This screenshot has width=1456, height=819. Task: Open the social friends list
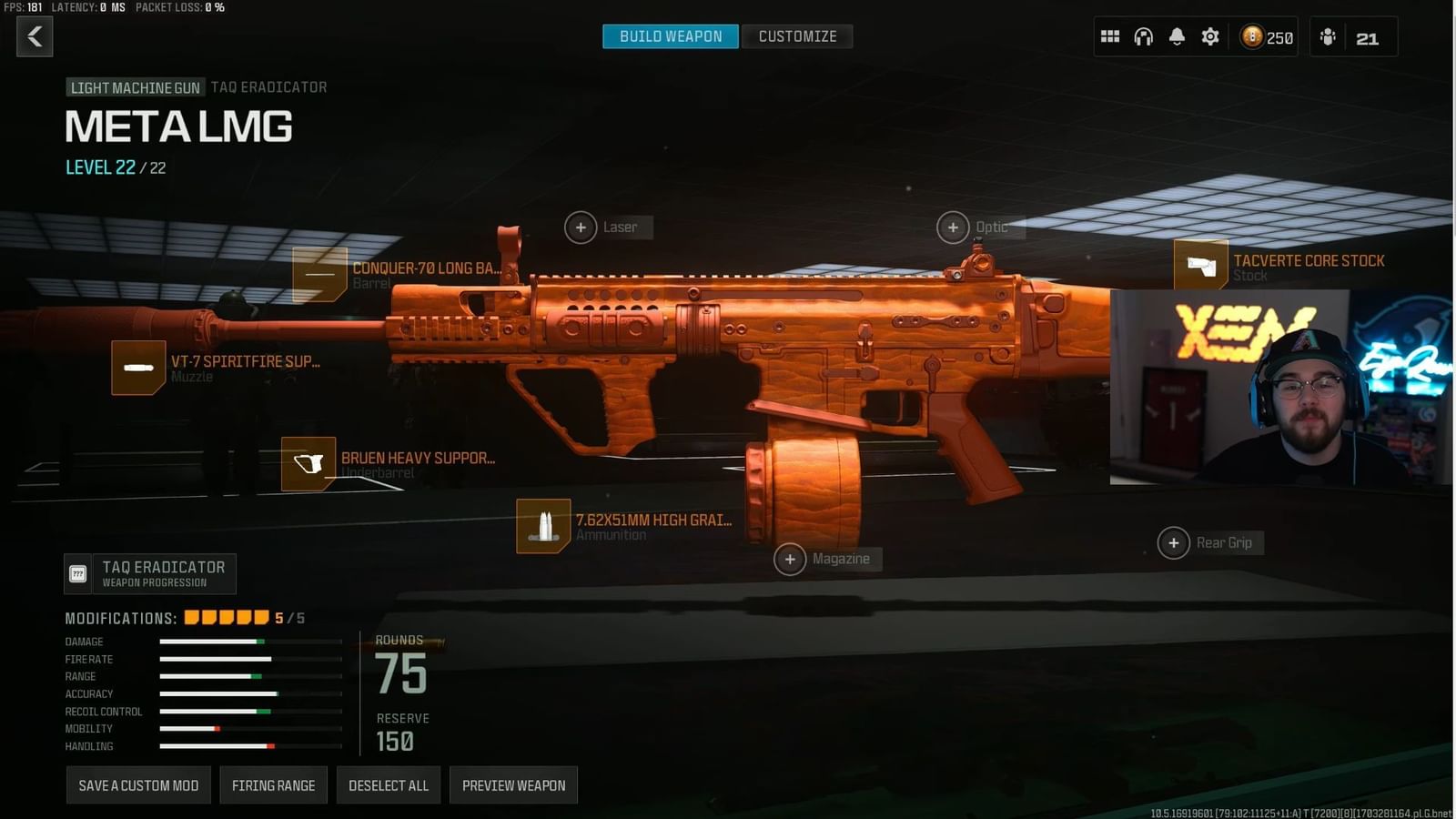(x=1329, y=36)
